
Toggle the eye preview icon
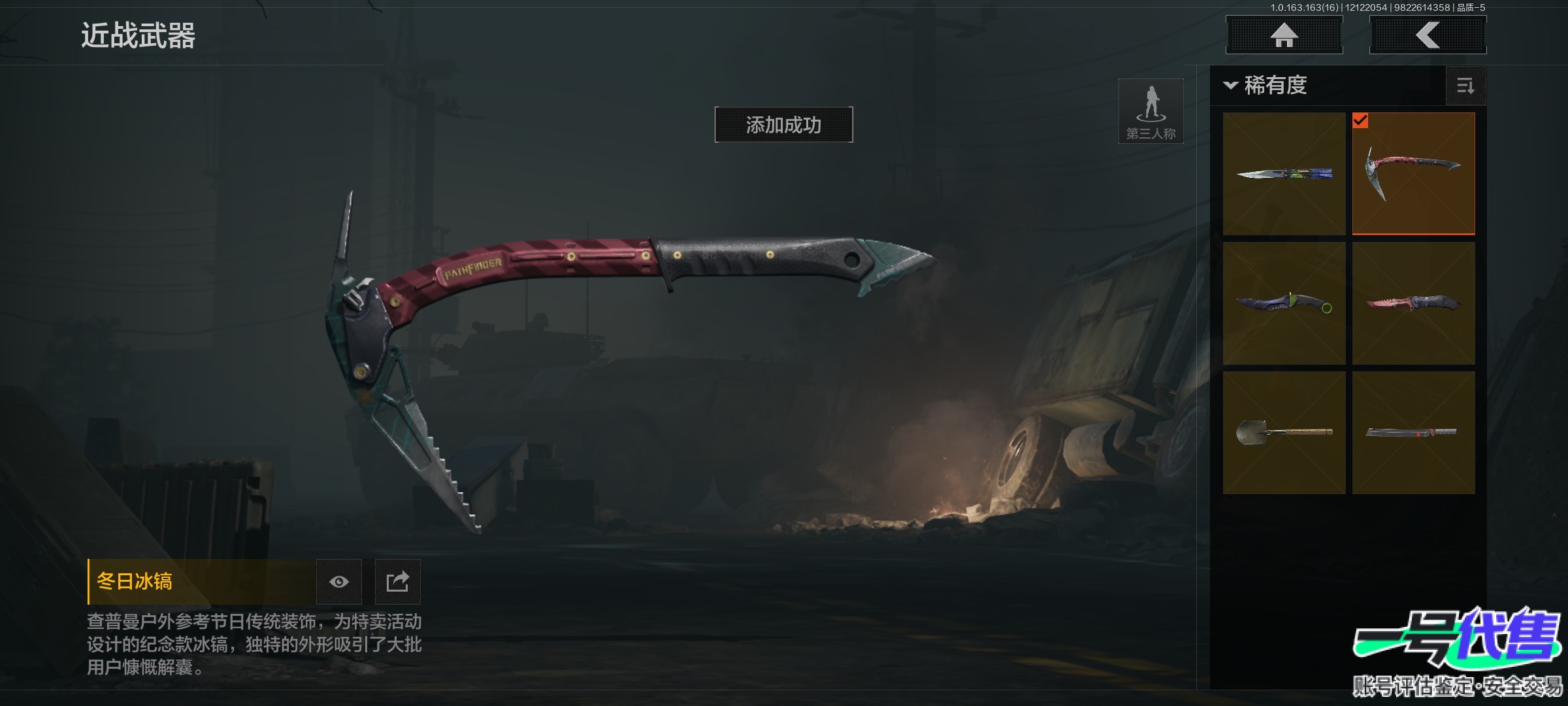point(338,582)
